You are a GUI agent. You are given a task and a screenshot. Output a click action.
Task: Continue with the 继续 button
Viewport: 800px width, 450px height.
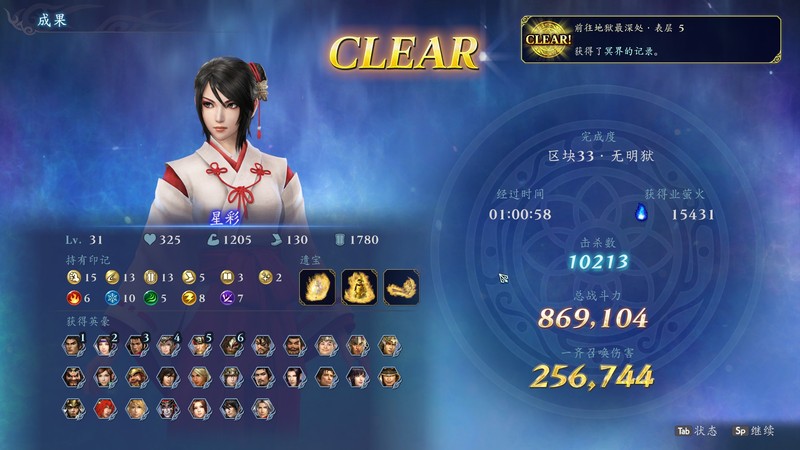tap(754, 430)
